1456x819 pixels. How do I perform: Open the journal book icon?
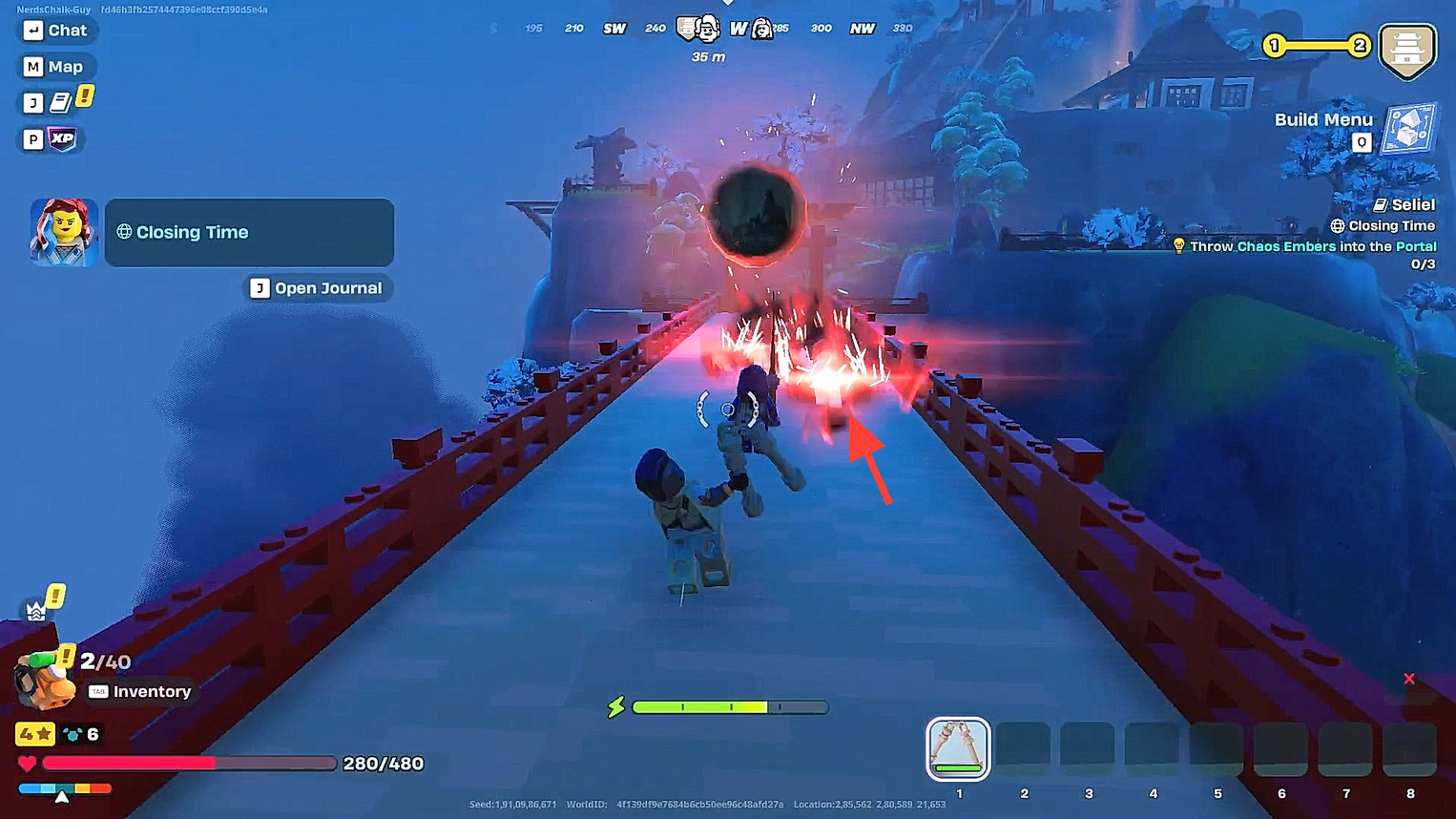[60, 102]
